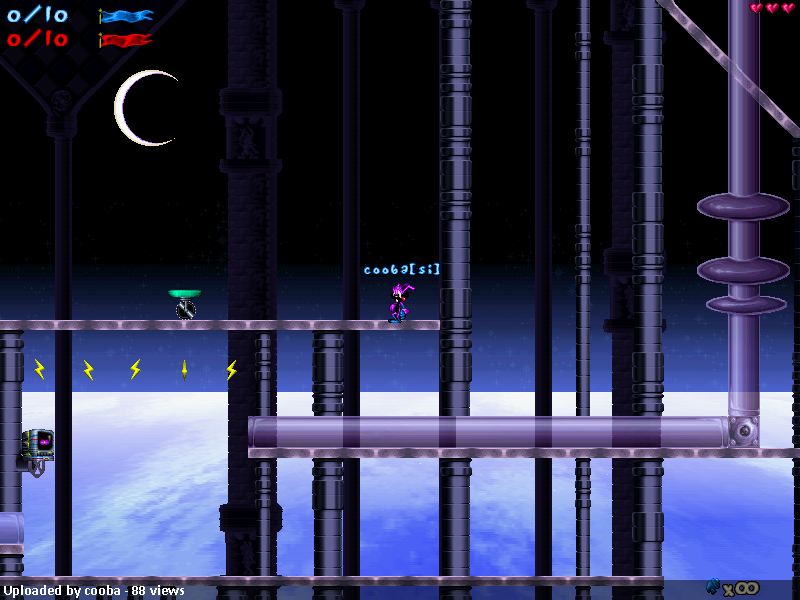This screenshot has width=800, height=600.
Task: Click the blue team flag icon
Action: tap(126, 16)
